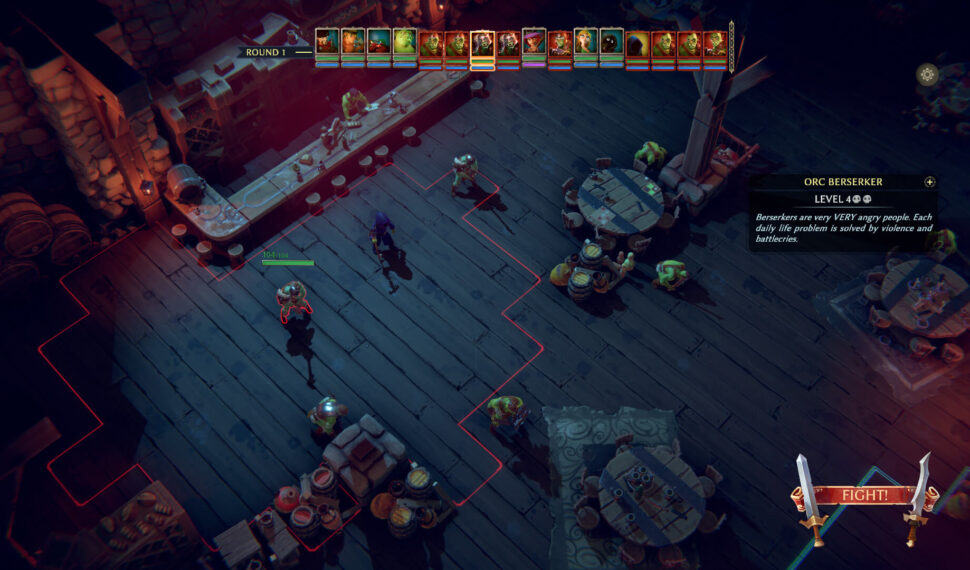Screen dimensions: 970x570
Task: Select the first portrait in turn order
Action: [x=327, y=42]
